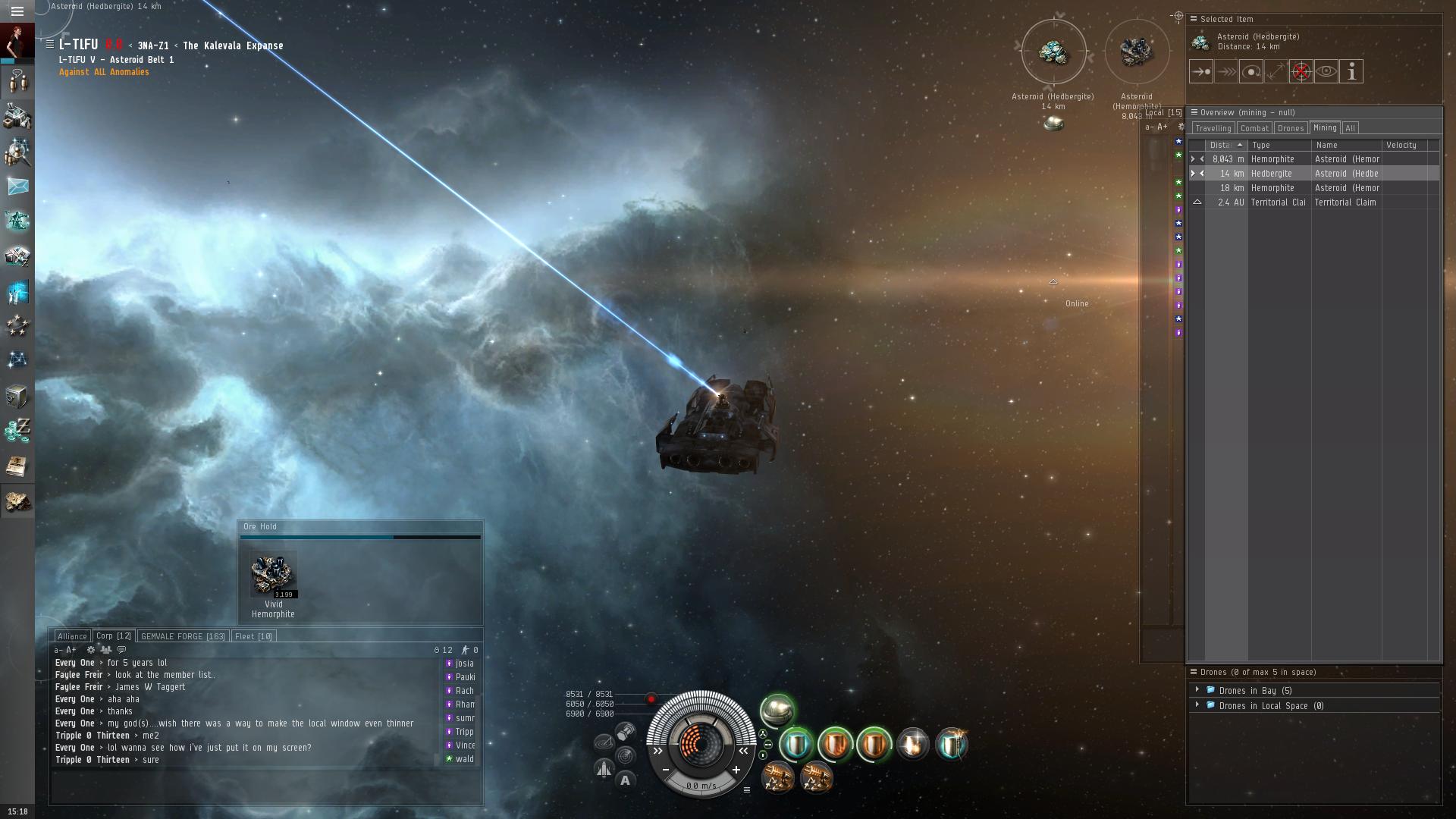Viewport: 1456px width, 819px height.
Task: Open the mail envelope icon
Action: click(17, 186)
